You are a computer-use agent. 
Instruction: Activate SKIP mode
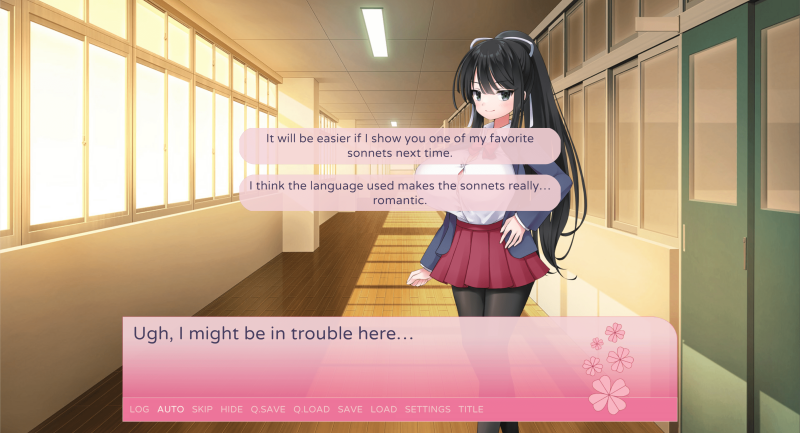tap(202, 409)
